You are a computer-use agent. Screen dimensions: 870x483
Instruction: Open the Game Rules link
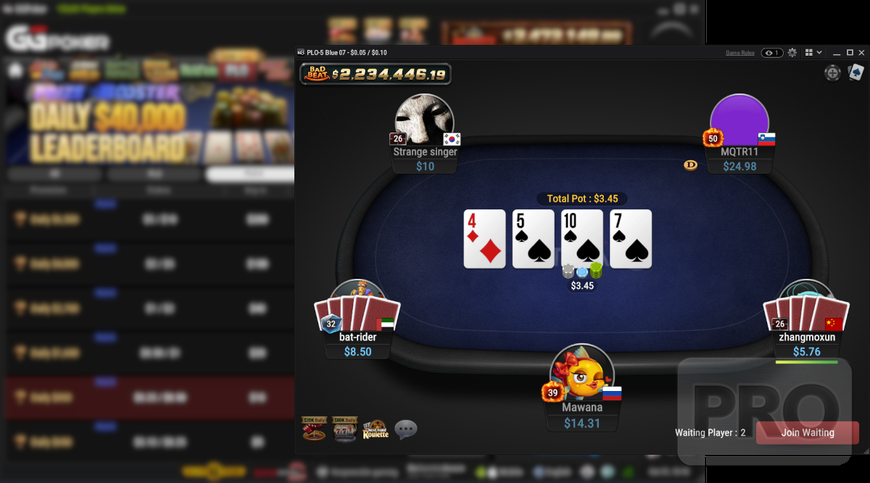[739, 52]
